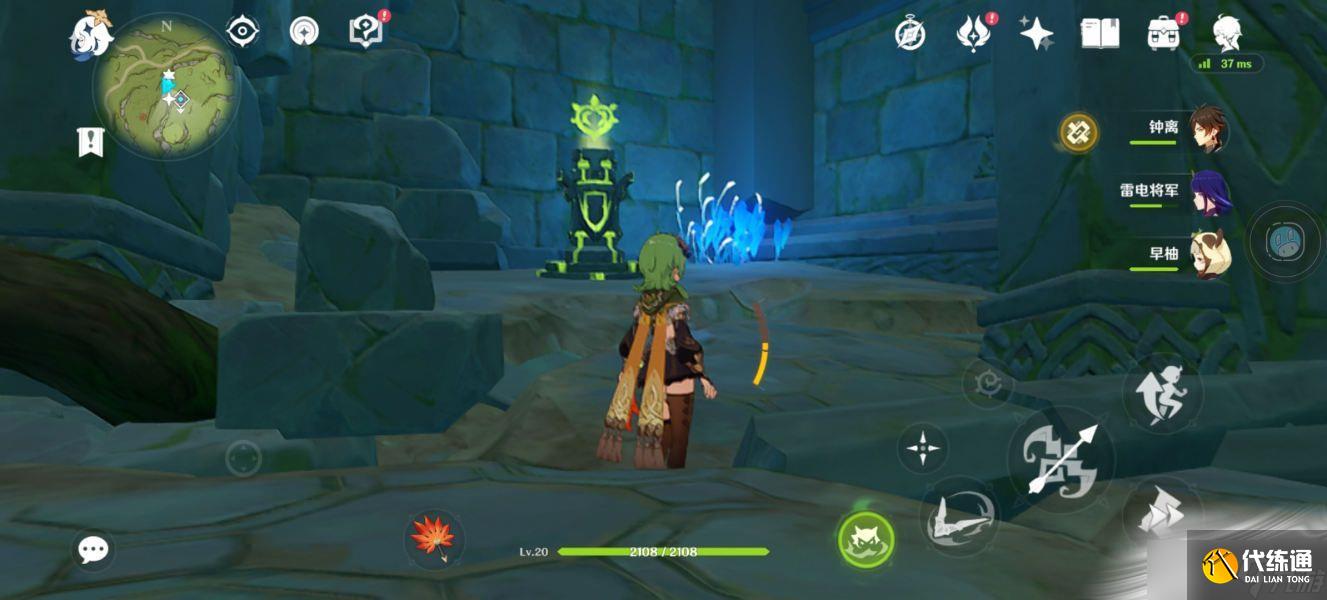Switch to party member 早柚
Image resolution: width=1327 pixels, height=600 pixels.
point(1209,254)
